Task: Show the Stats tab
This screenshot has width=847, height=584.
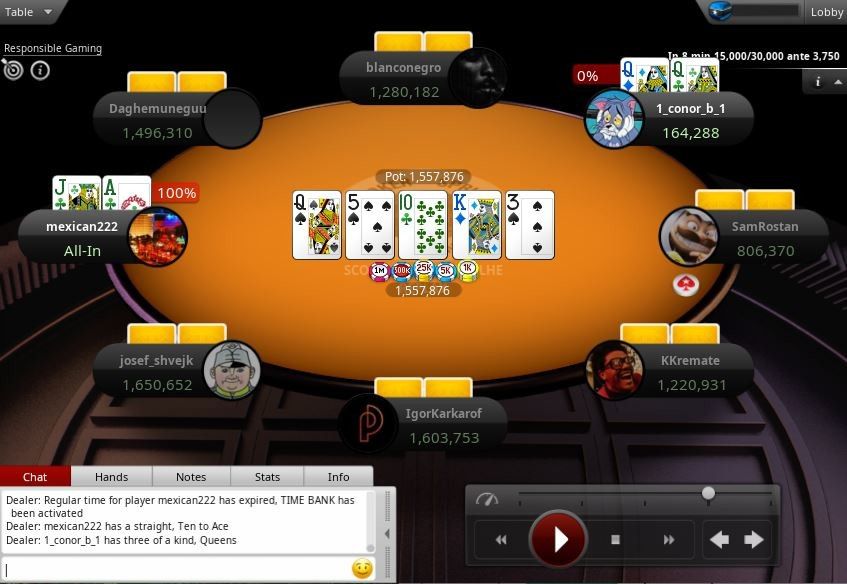Action: [x=267, y=477]
